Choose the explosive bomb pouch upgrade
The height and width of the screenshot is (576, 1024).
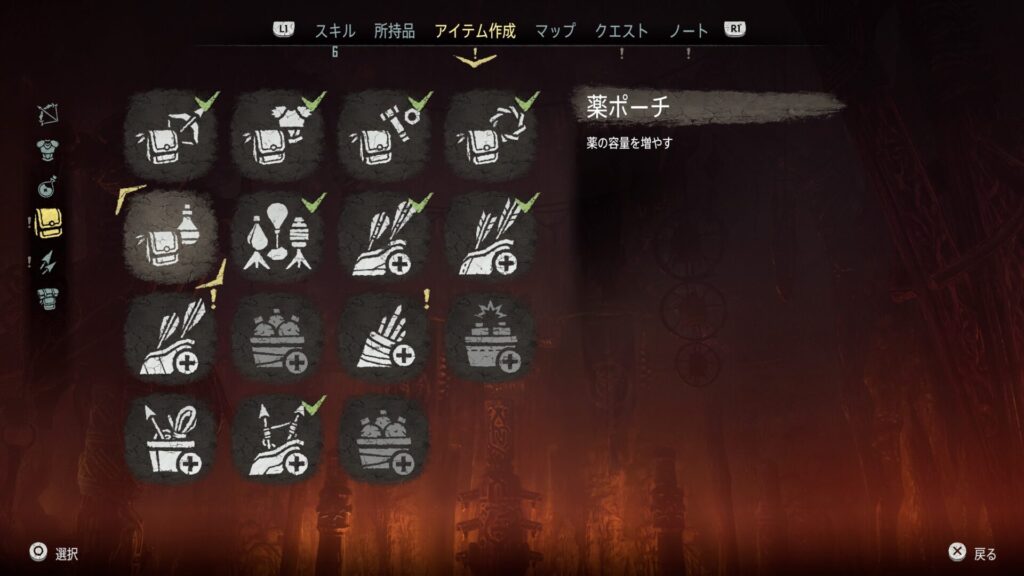pos(491,338)
